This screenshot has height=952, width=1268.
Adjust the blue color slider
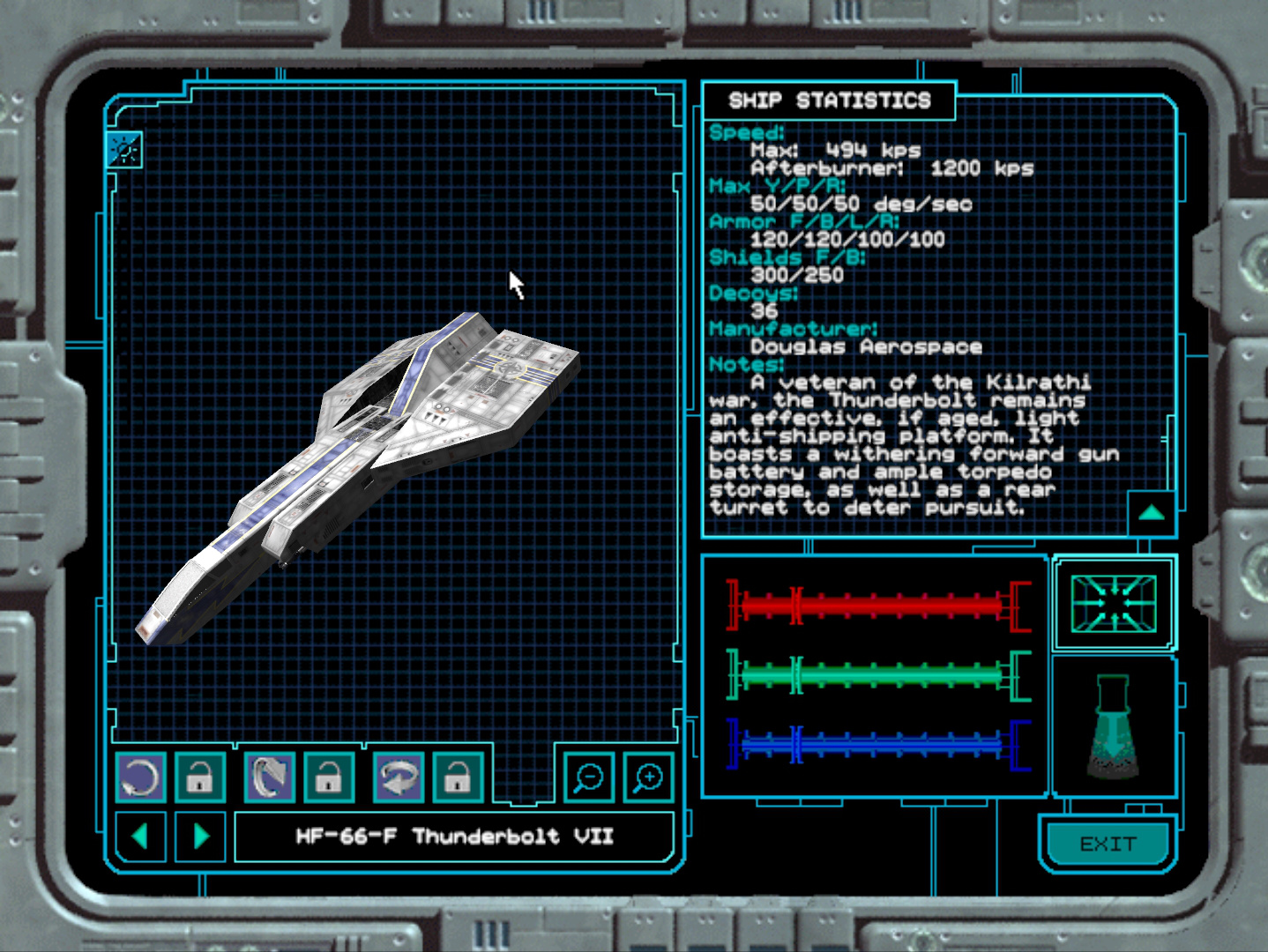point(877,745)
